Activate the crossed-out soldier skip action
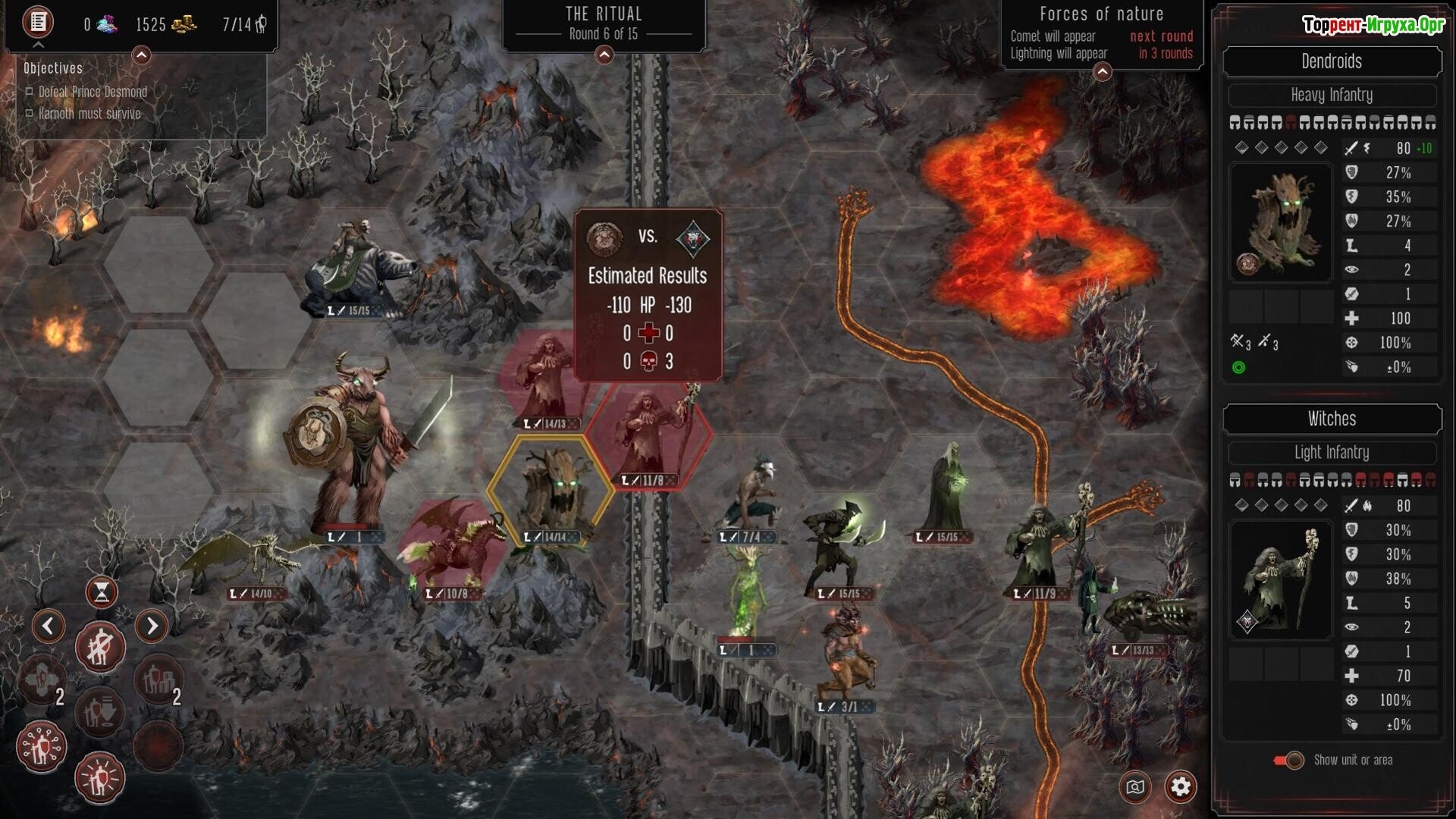 (100, 648)
